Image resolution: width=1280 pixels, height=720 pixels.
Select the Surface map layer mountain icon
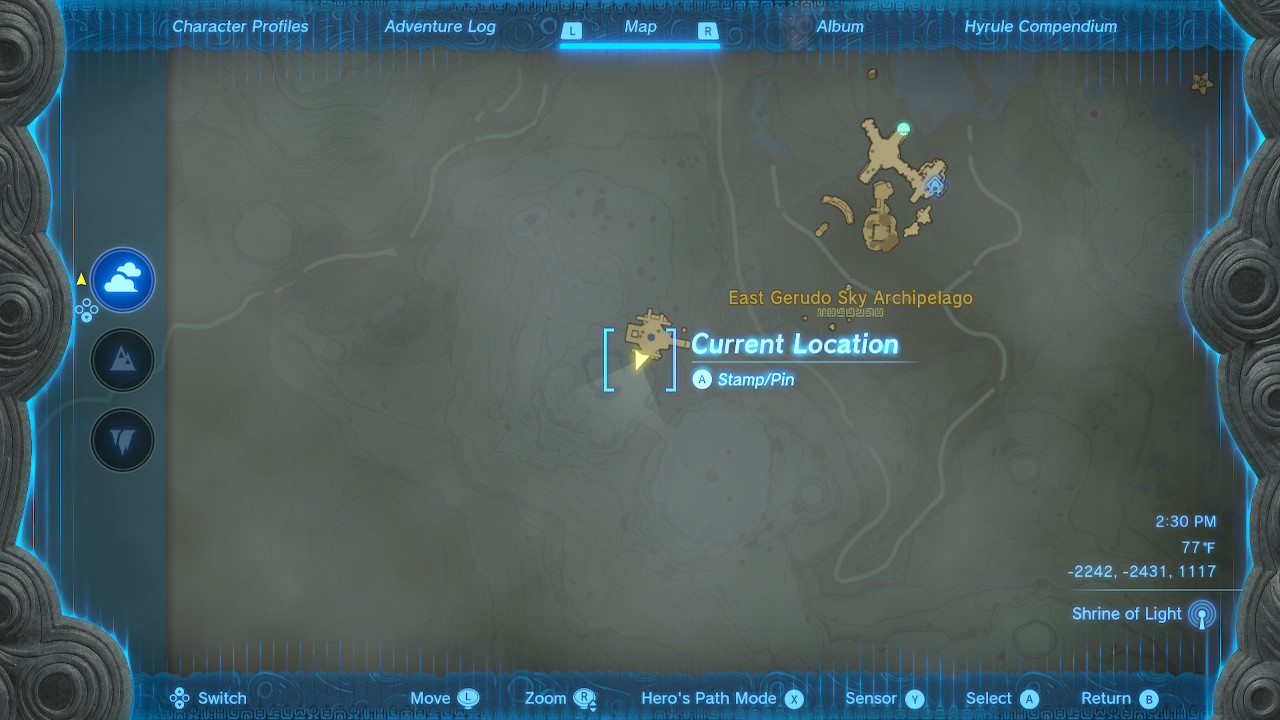point(122,359)
